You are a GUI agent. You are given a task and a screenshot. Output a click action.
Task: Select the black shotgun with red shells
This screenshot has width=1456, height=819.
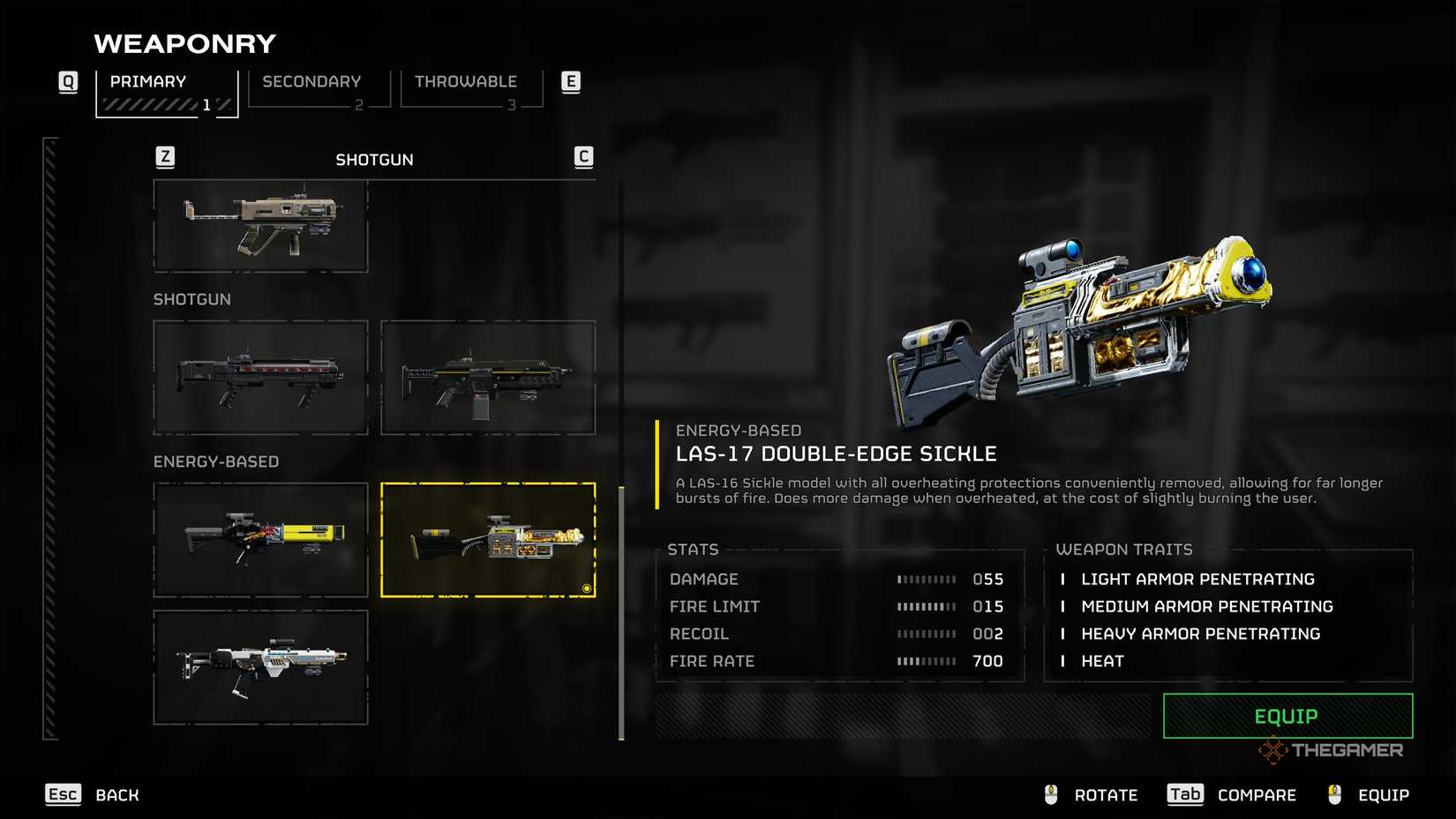[x=260, y=377]
